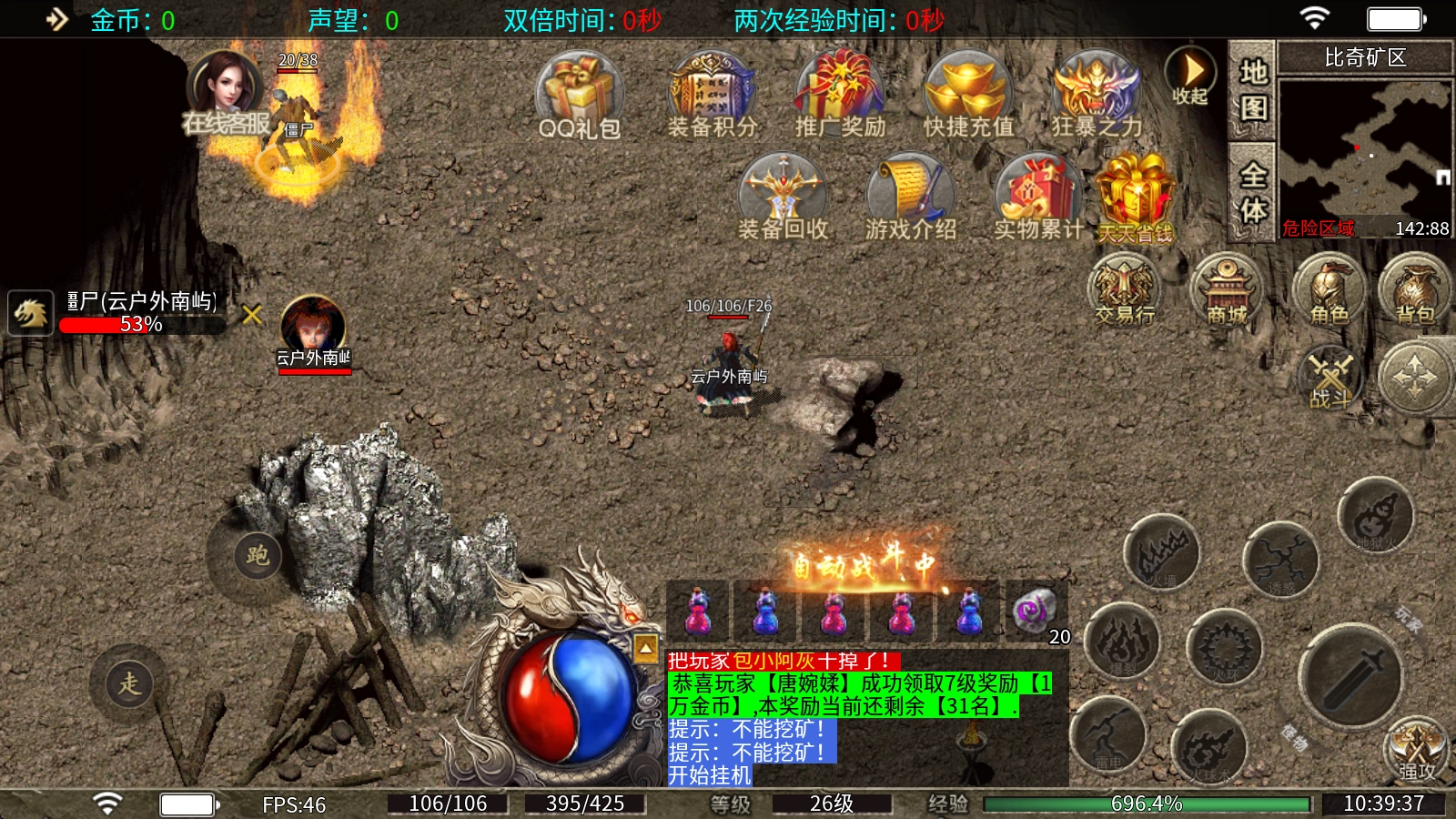Open 快捷充值 quick recharge

[x=967, y=94]
